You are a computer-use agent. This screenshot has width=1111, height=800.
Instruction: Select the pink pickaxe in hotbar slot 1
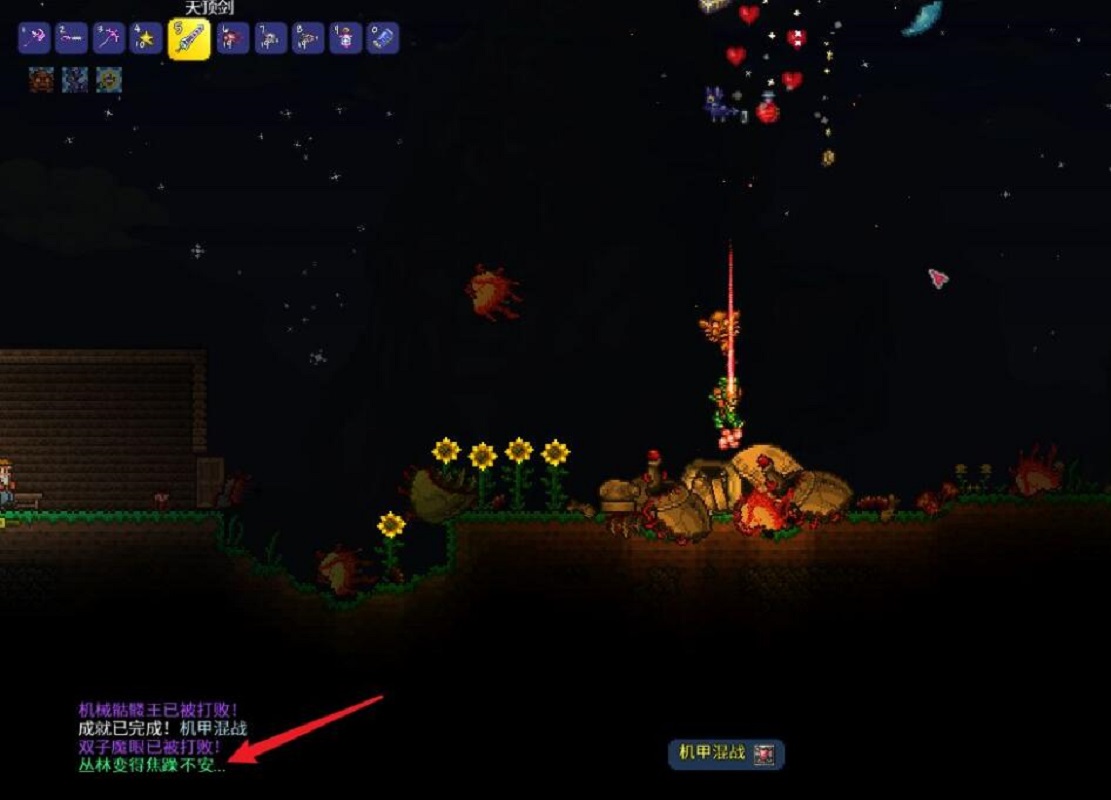tap(34, 39)
